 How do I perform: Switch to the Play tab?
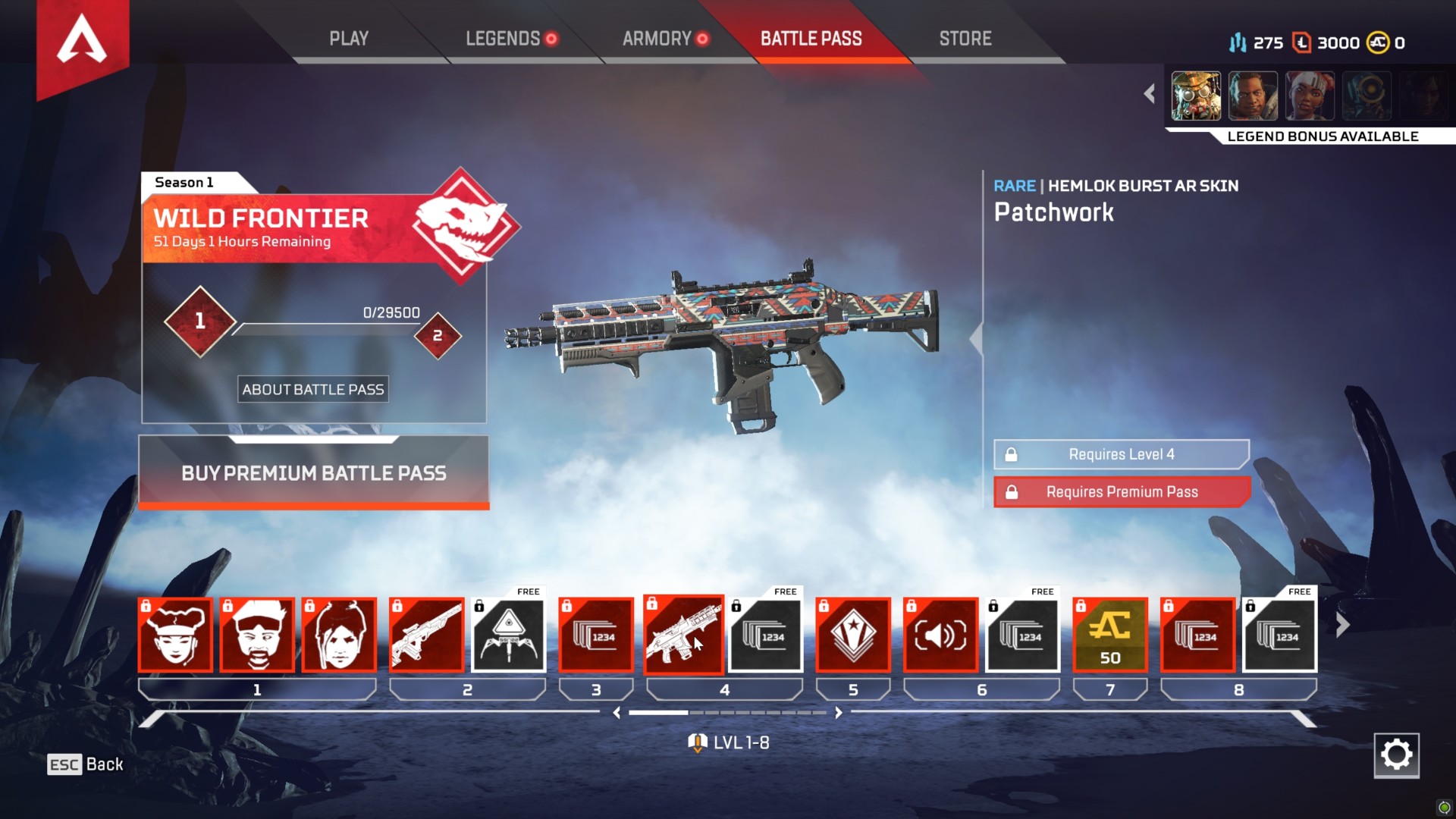point(349,39)
